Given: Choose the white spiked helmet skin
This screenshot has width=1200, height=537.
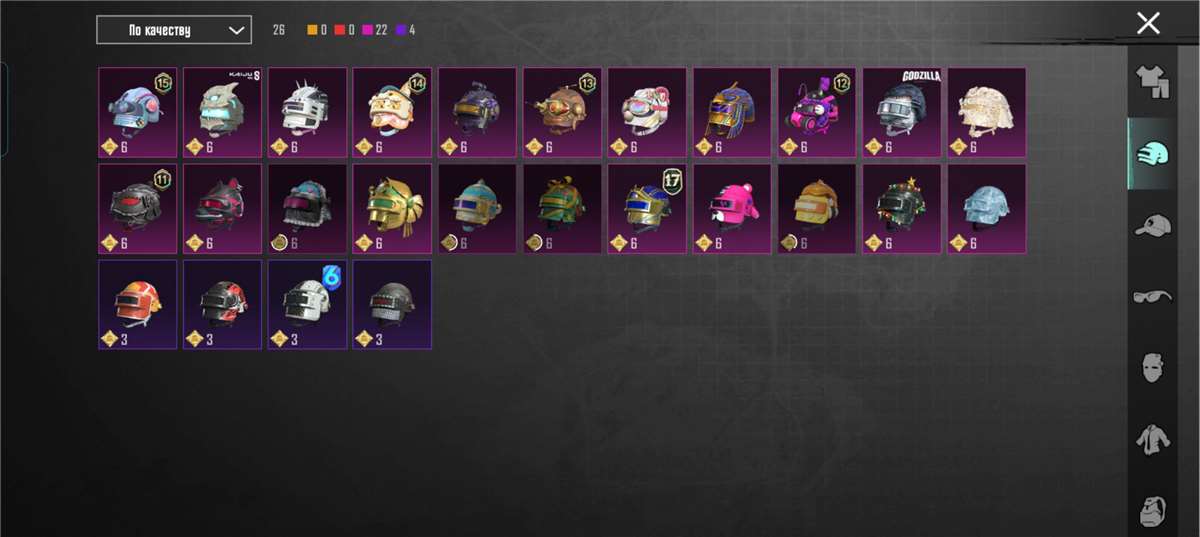Looking at the screenshot, I should point(307,112).
